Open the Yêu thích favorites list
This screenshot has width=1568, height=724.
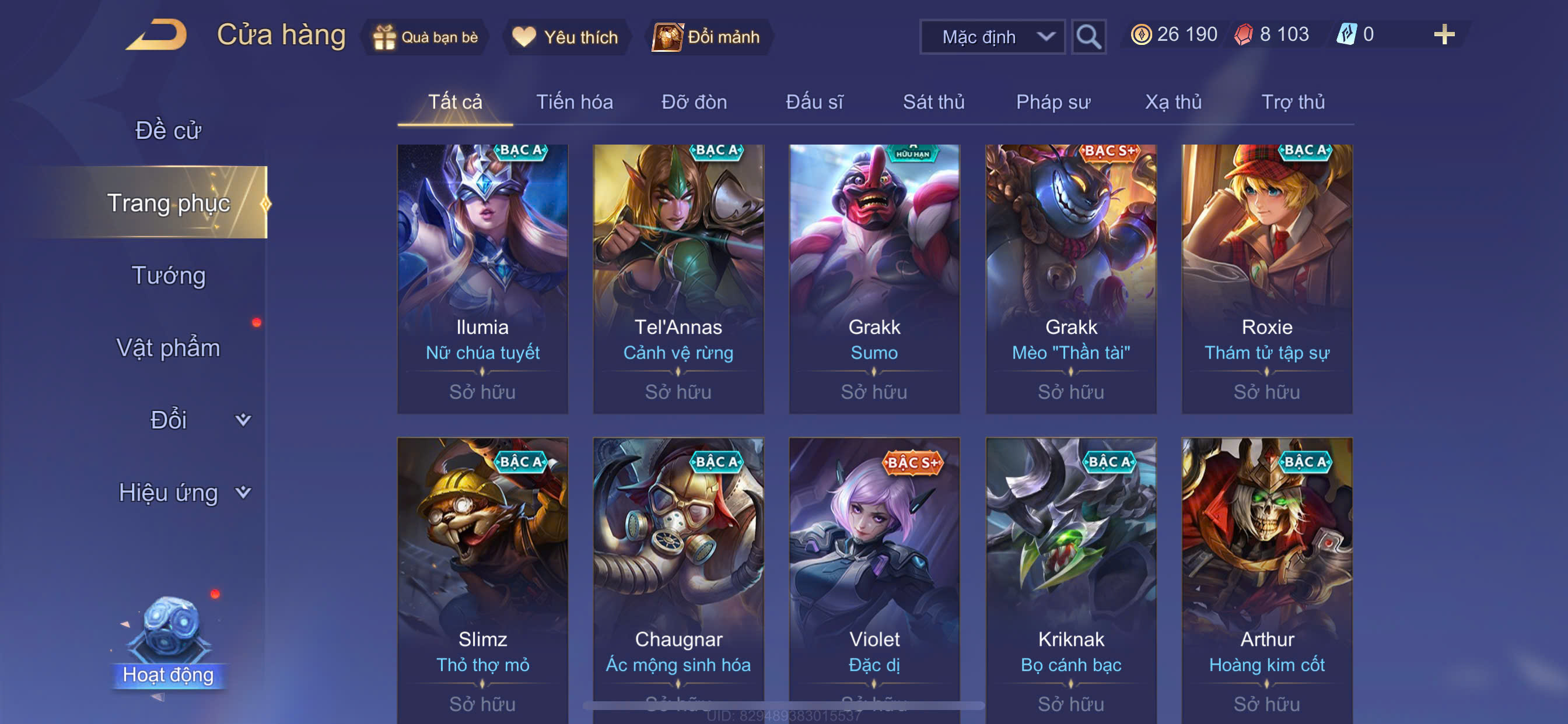[x=565, y=37]
